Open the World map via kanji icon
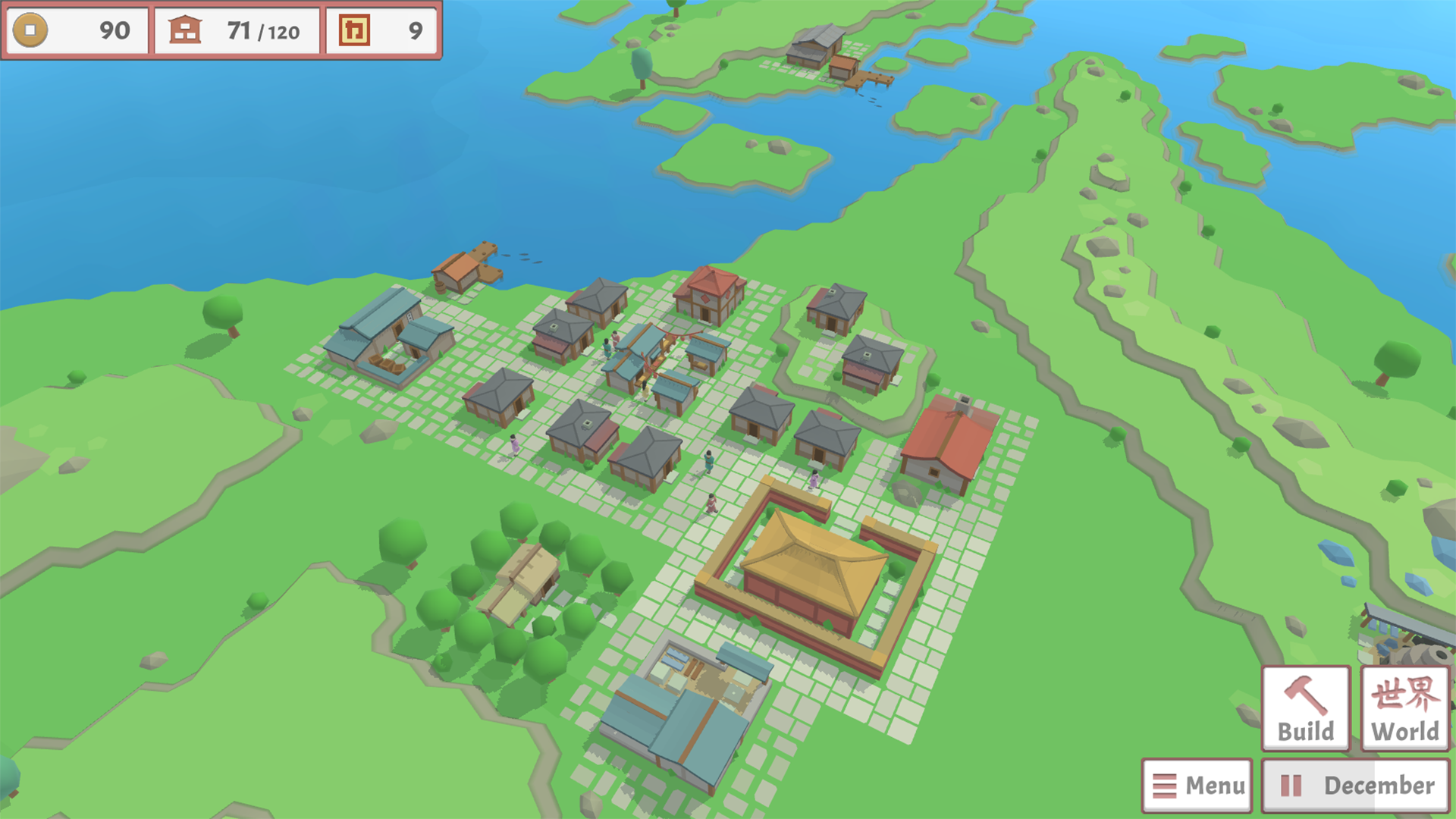Viewport: 1456px width, 819px height. point(1404,695)
